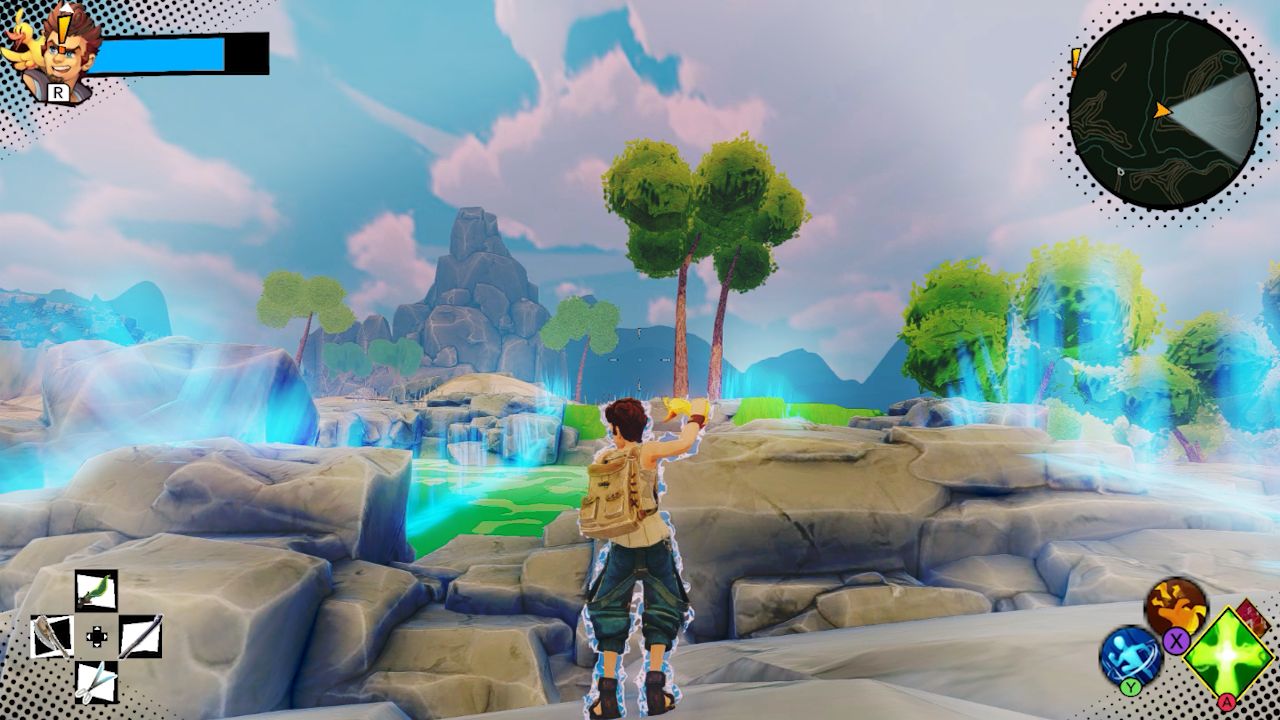Click the yellow exclamation marker on the minimap
The image size is (1280, 720).
[1075, 62]
